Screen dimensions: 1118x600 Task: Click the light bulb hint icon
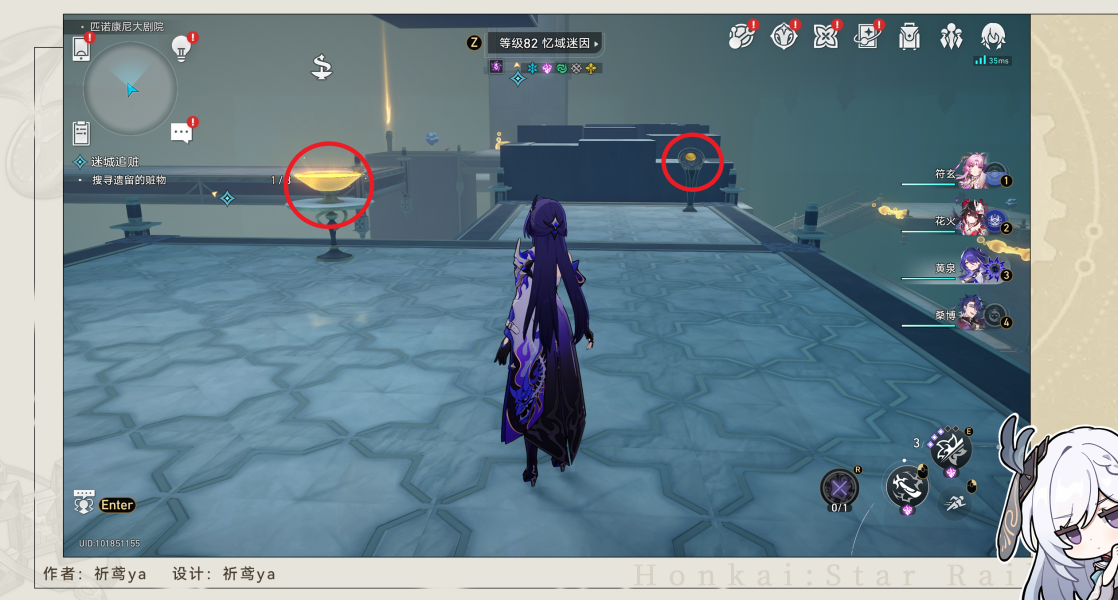(181, 46)
